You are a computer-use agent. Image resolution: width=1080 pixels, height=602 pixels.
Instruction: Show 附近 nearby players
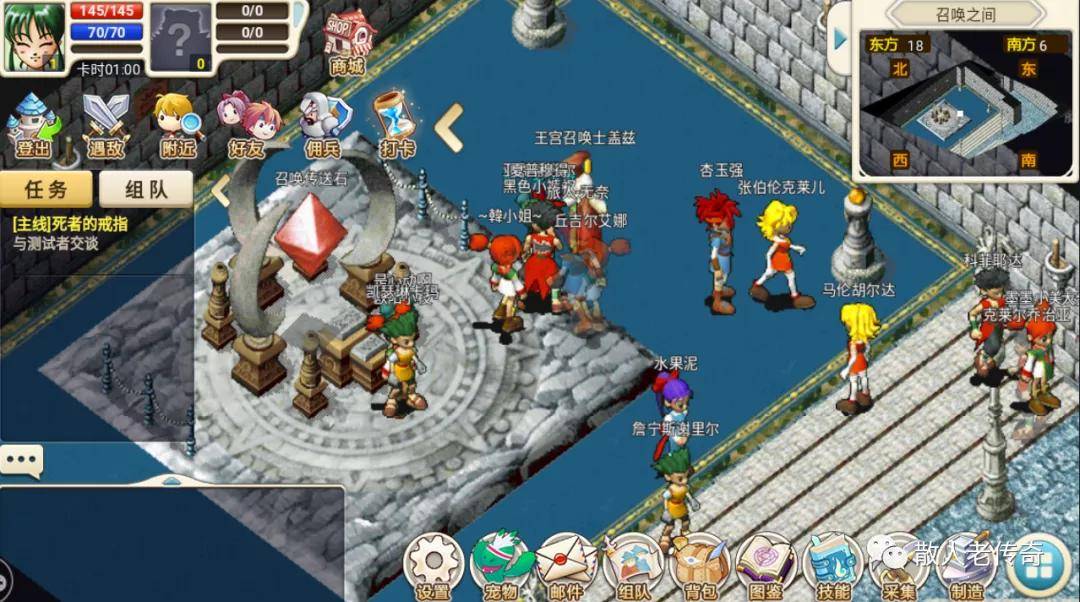tap(178, 125)
